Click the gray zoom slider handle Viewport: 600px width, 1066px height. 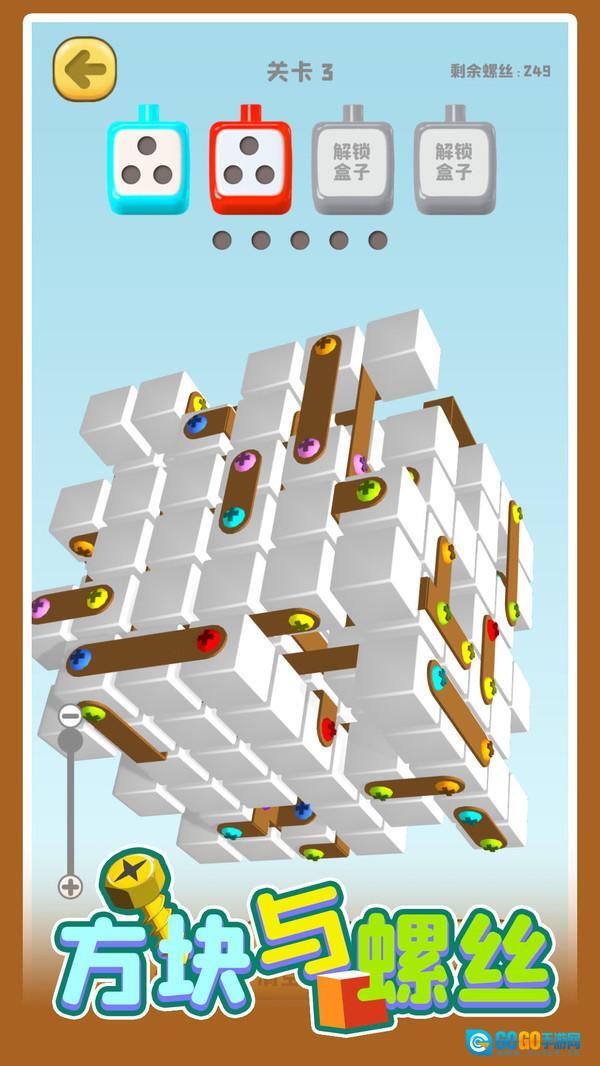coord(70,740)
